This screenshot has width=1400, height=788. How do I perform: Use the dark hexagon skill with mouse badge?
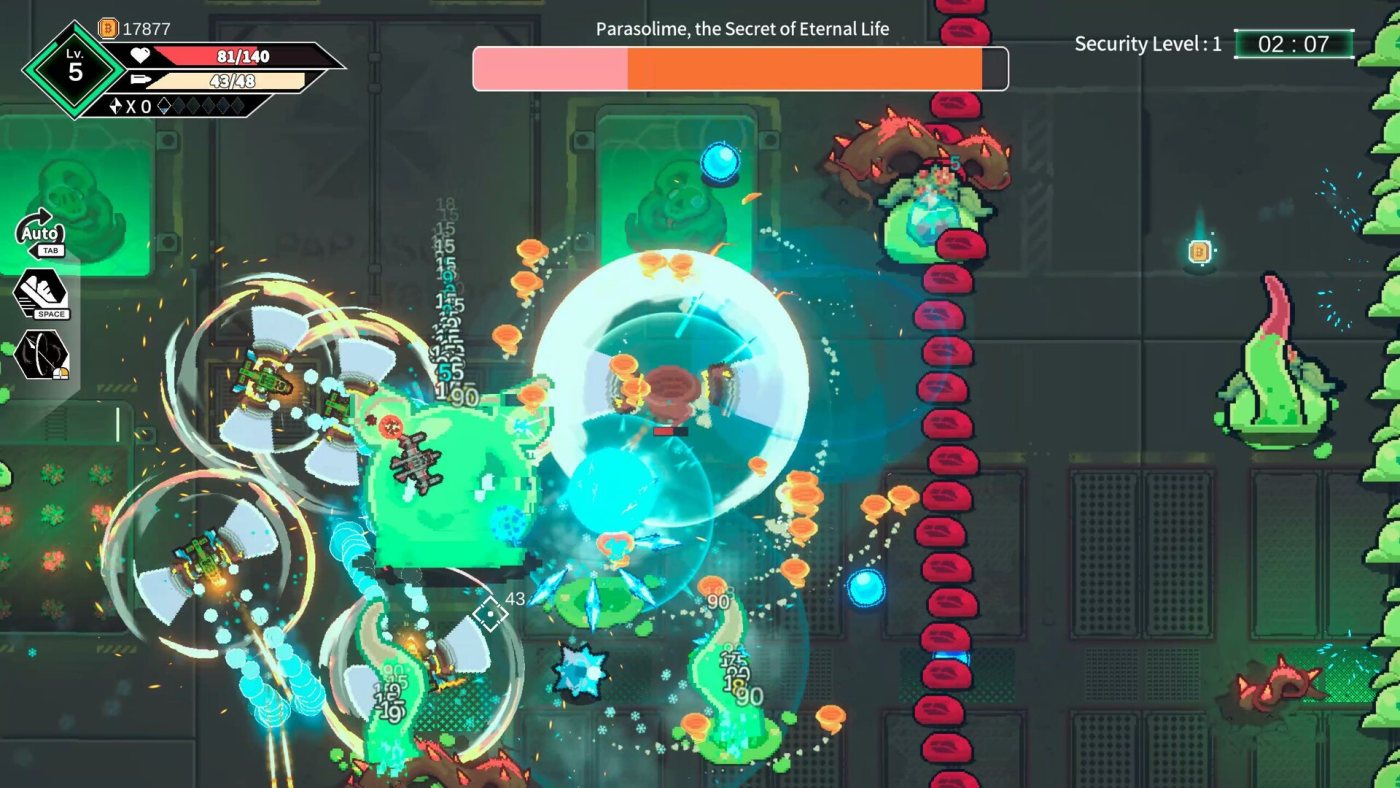pyautogui.click(x=41, y=354)
